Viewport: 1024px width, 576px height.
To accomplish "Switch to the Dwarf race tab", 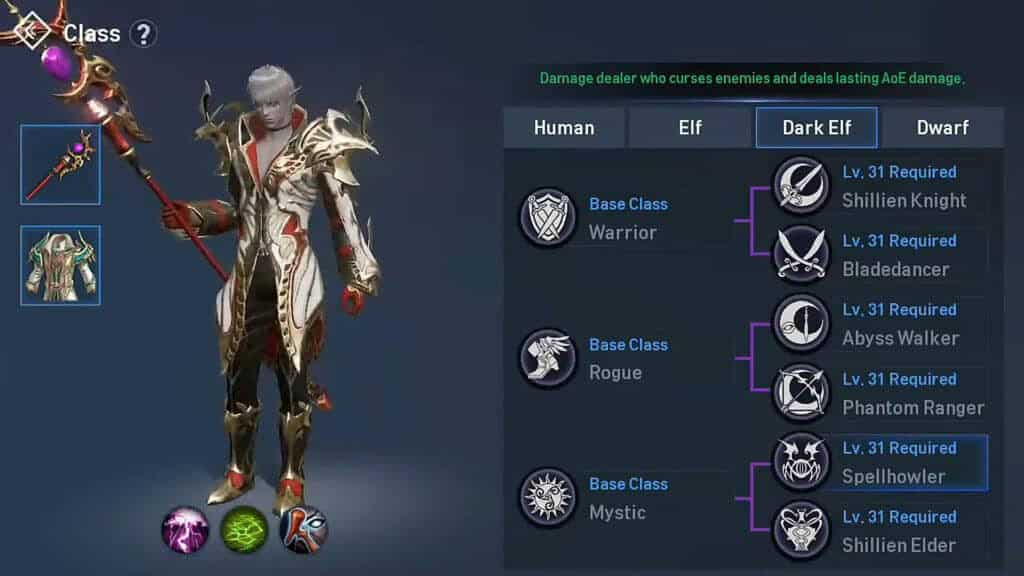I will [x=942, y=128].
